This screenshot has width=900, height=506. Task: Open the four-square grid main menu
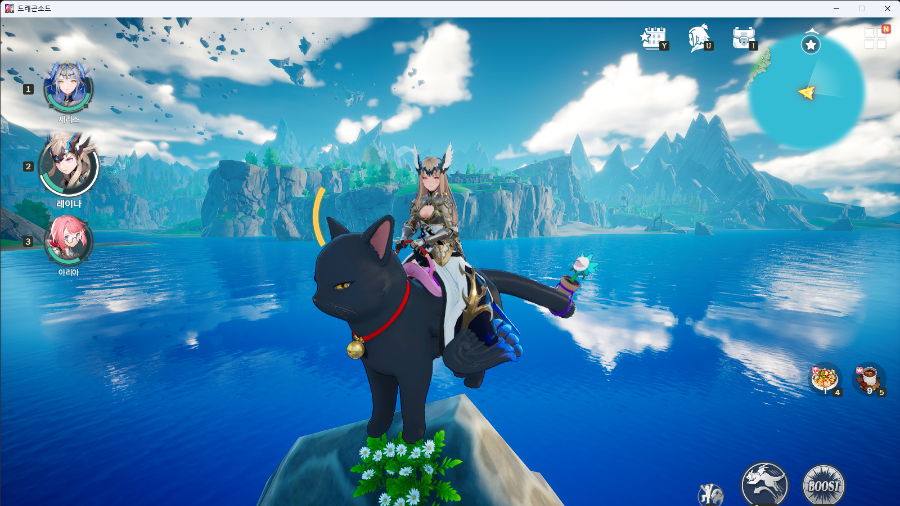tap(875, 37)
